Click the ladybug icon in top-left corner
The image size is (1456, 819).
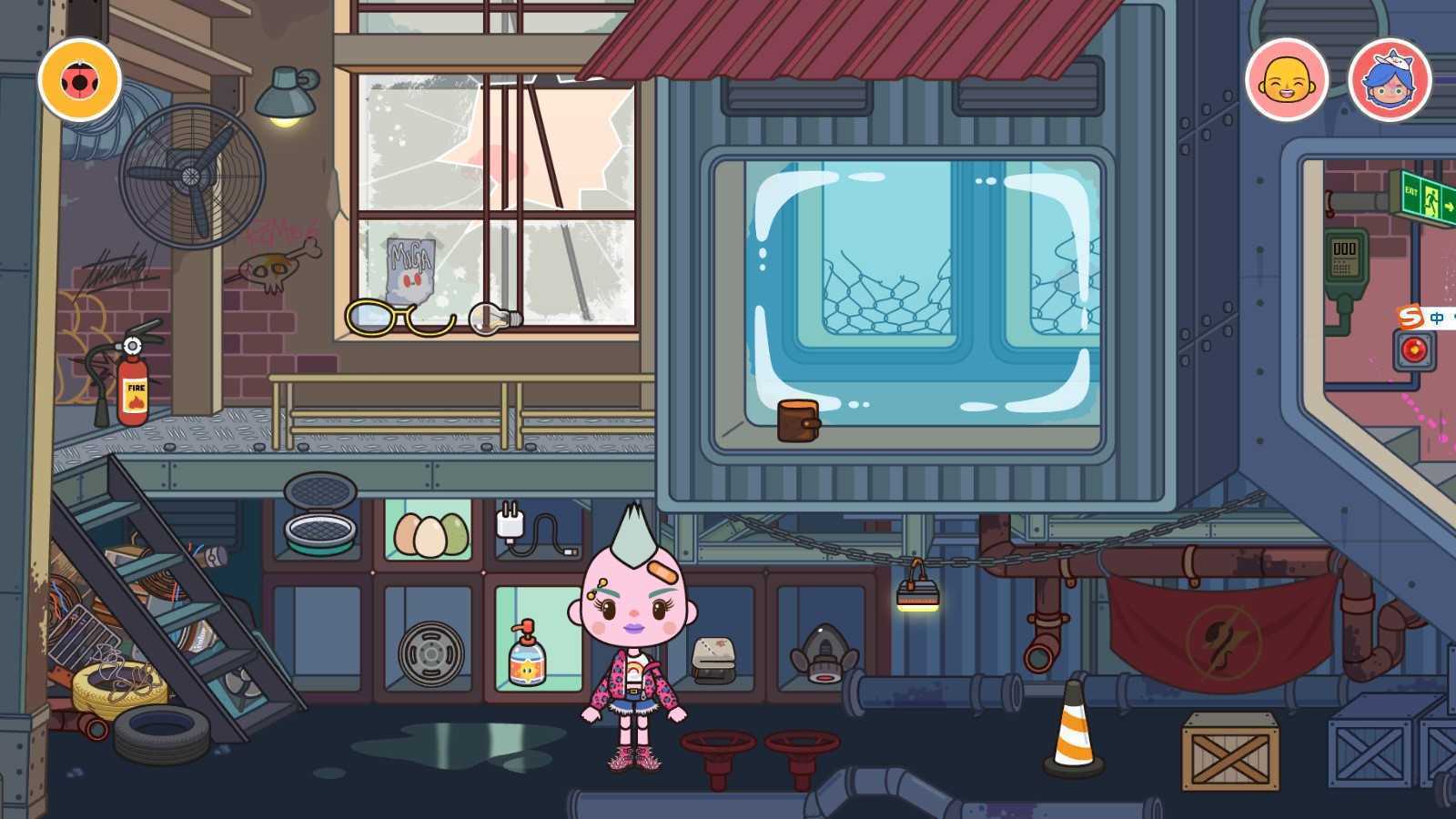78,80
